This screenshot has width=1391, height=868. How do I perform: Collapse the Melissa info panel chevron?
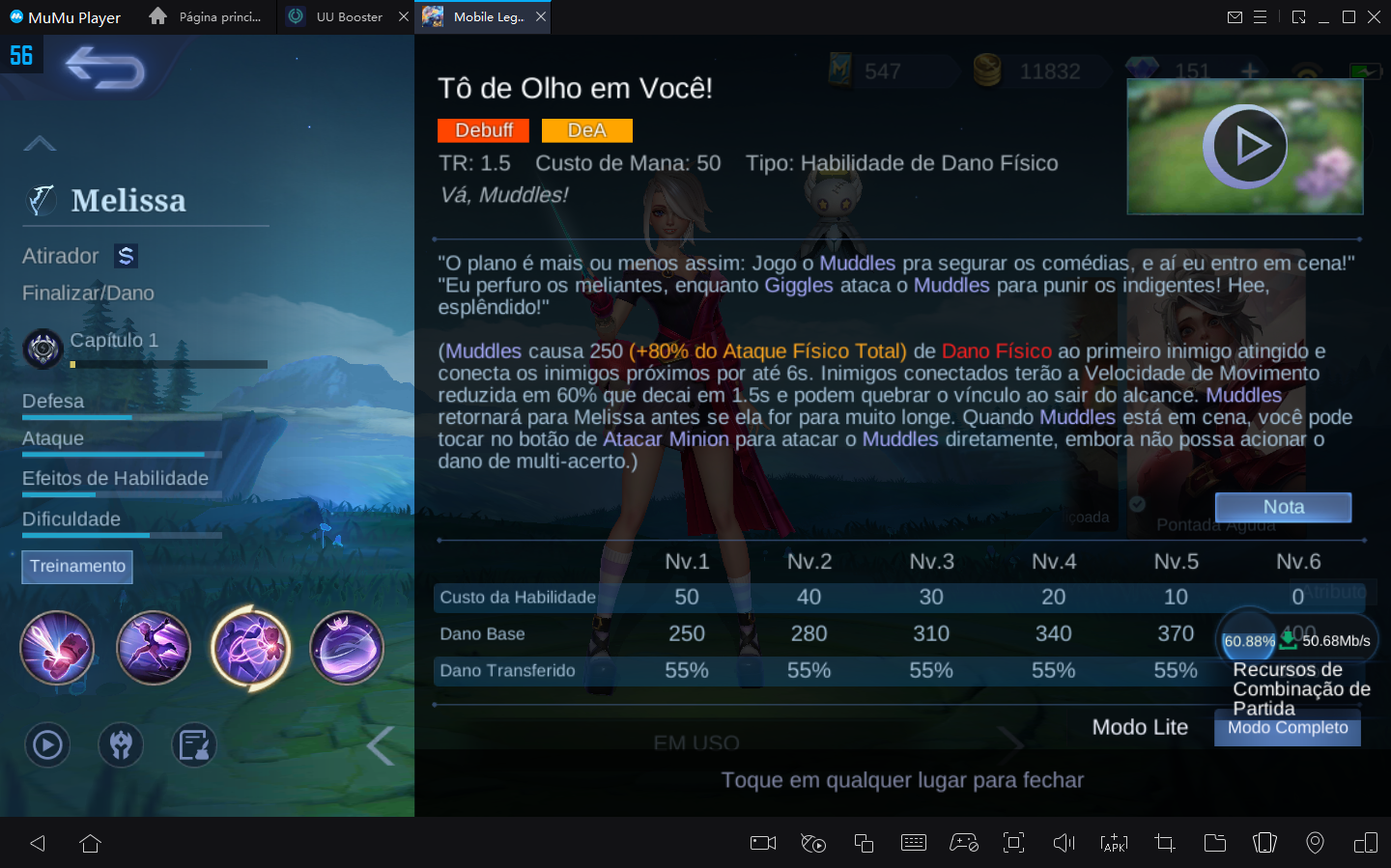tap(40, 142)
